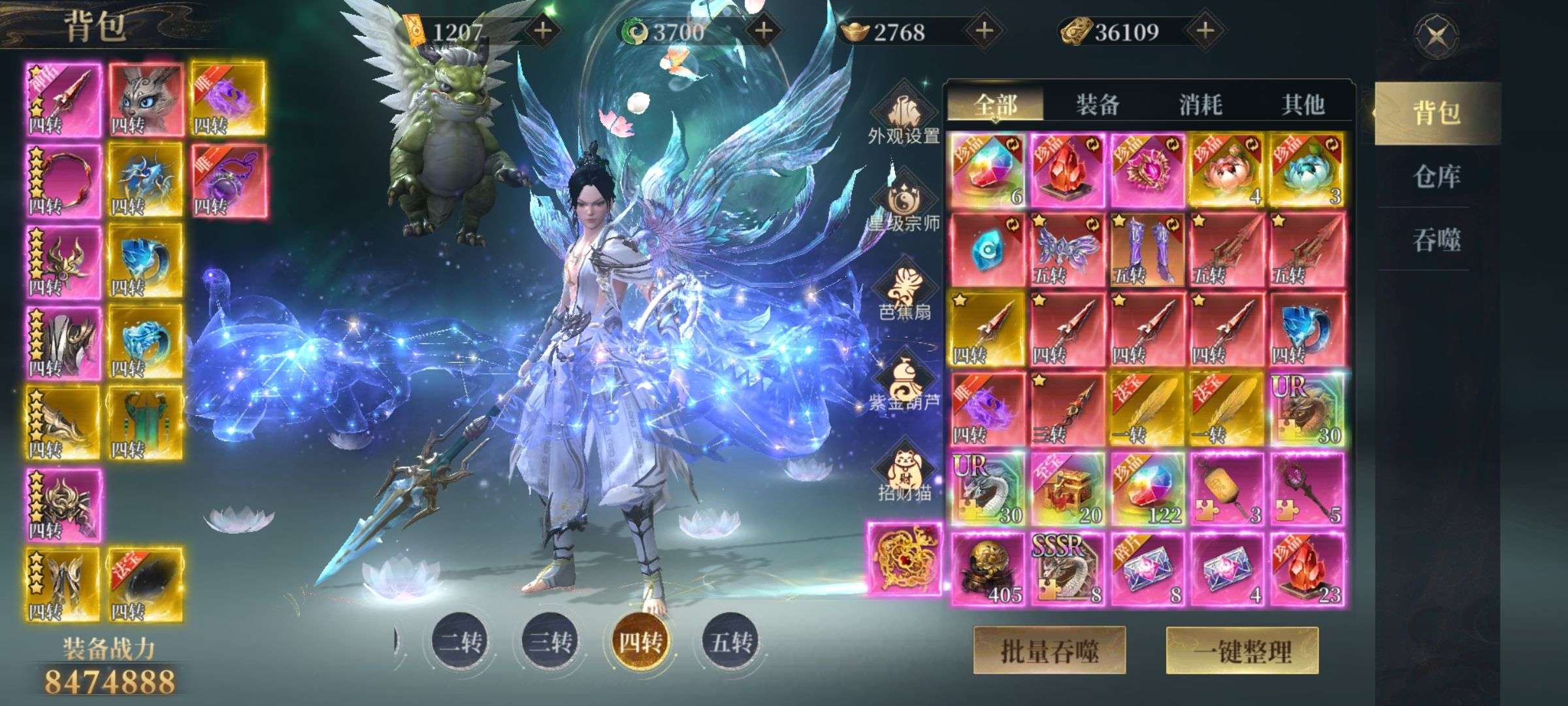Add more gold ingots with plus button
Viewport: 1568px width, 706px height.
985,31
